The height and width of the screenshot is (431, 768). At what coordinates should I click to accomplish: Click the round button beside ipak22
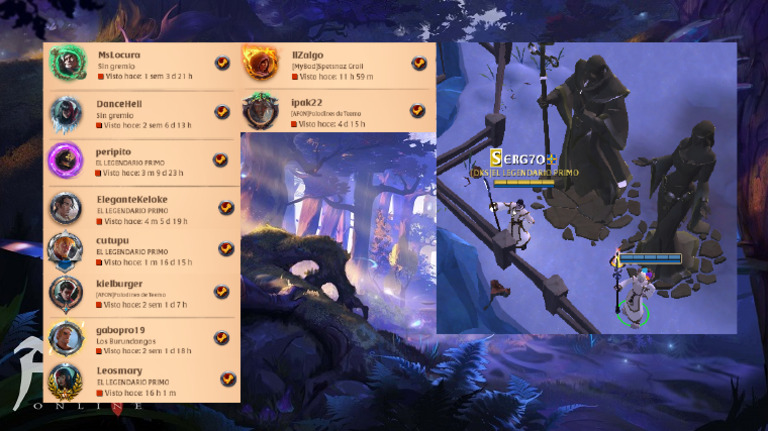pyautogui.click(x=419, y=111)
